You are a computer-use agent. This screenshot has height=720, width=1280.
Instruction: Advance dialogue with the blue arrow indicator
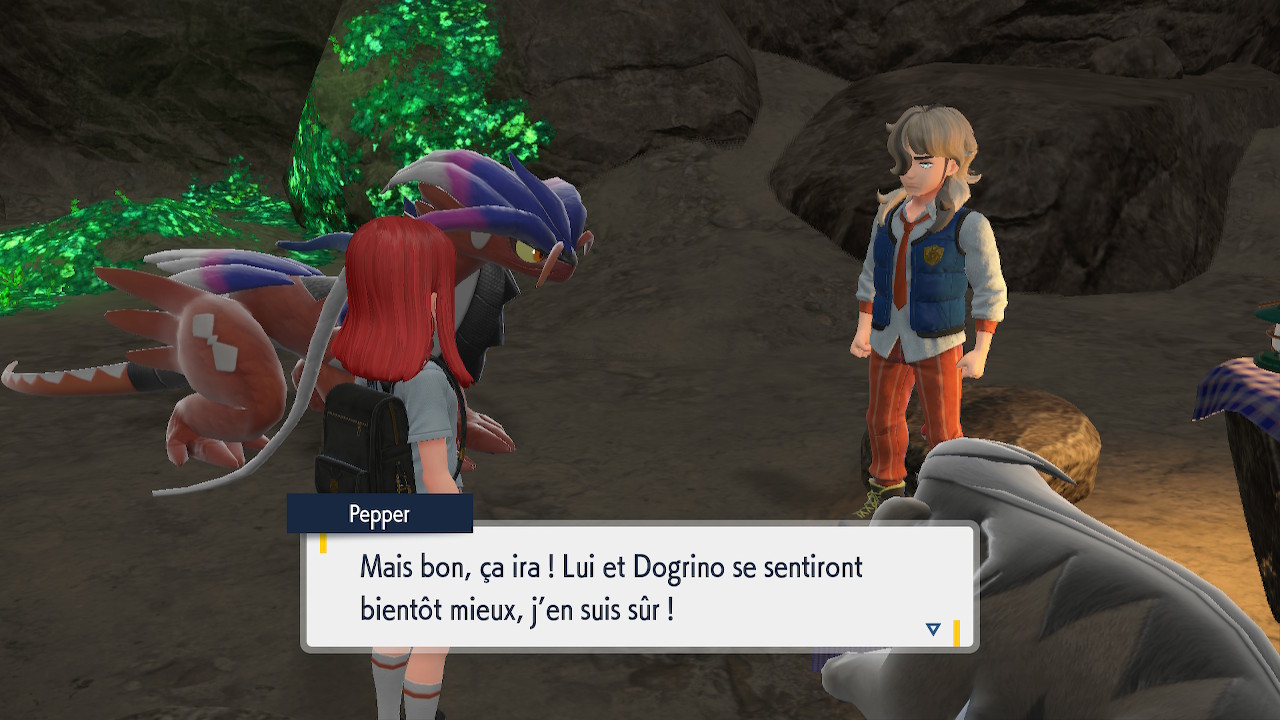(933, 629)
